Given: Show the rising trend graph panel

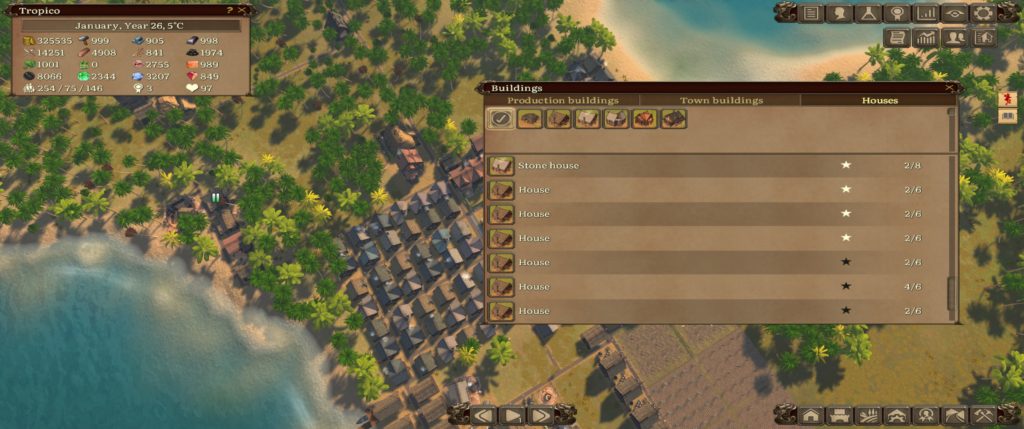Looking at the screenshot, I should tap(927, 37).
